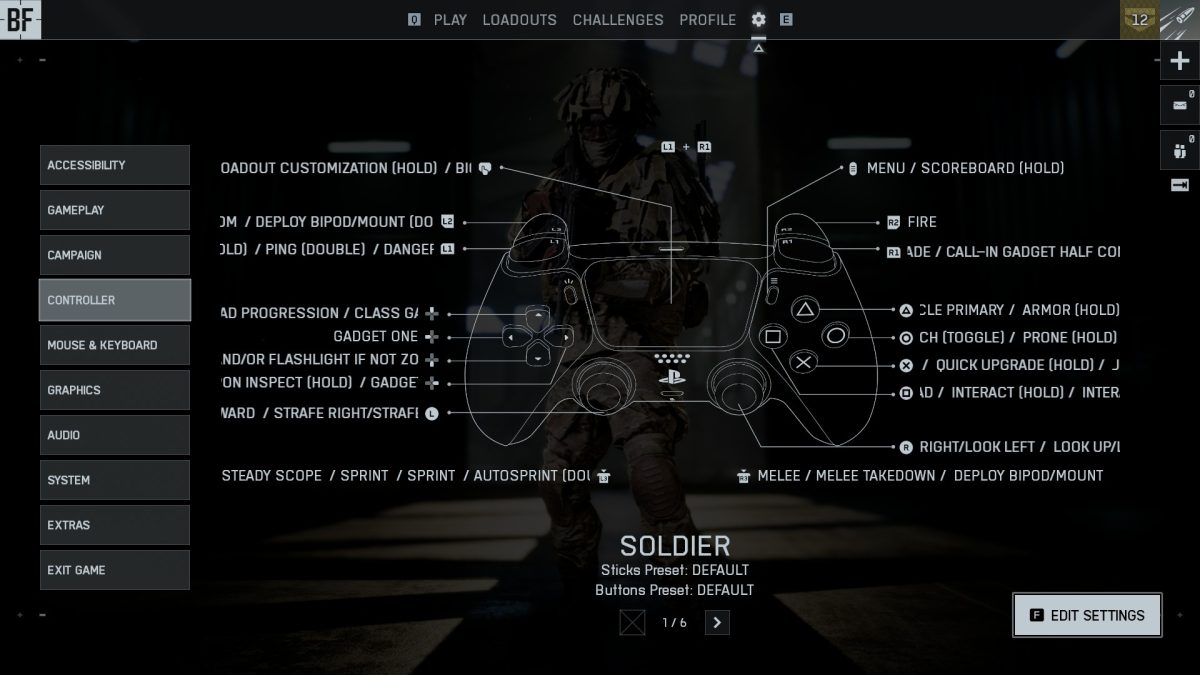Open Mouse & Keyboard settings
The image size is (1200, 675).
[114, 345]
